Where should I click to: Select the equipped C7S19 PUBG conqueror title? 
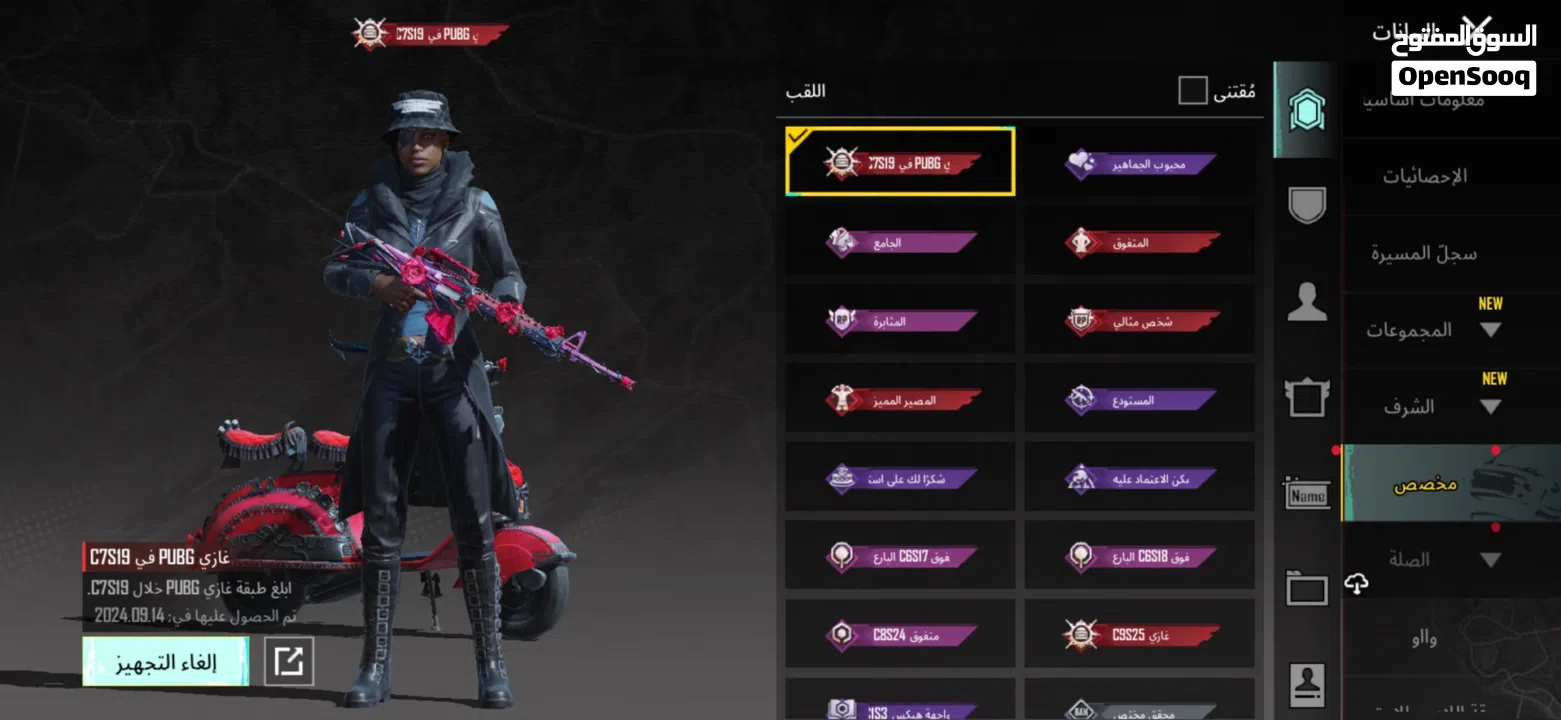900,162
